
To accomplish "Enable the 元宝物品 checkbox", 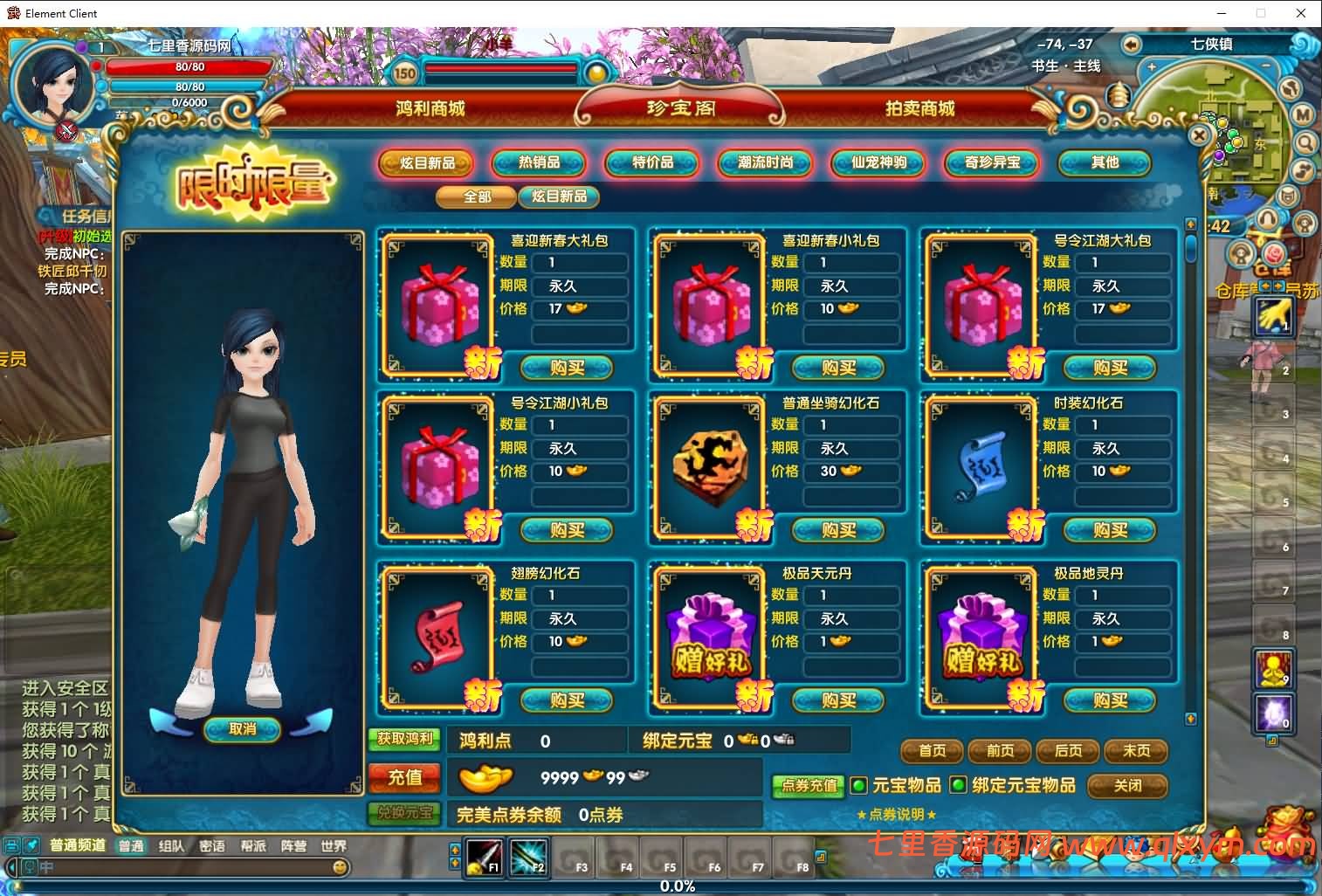I will coord(858,785).
